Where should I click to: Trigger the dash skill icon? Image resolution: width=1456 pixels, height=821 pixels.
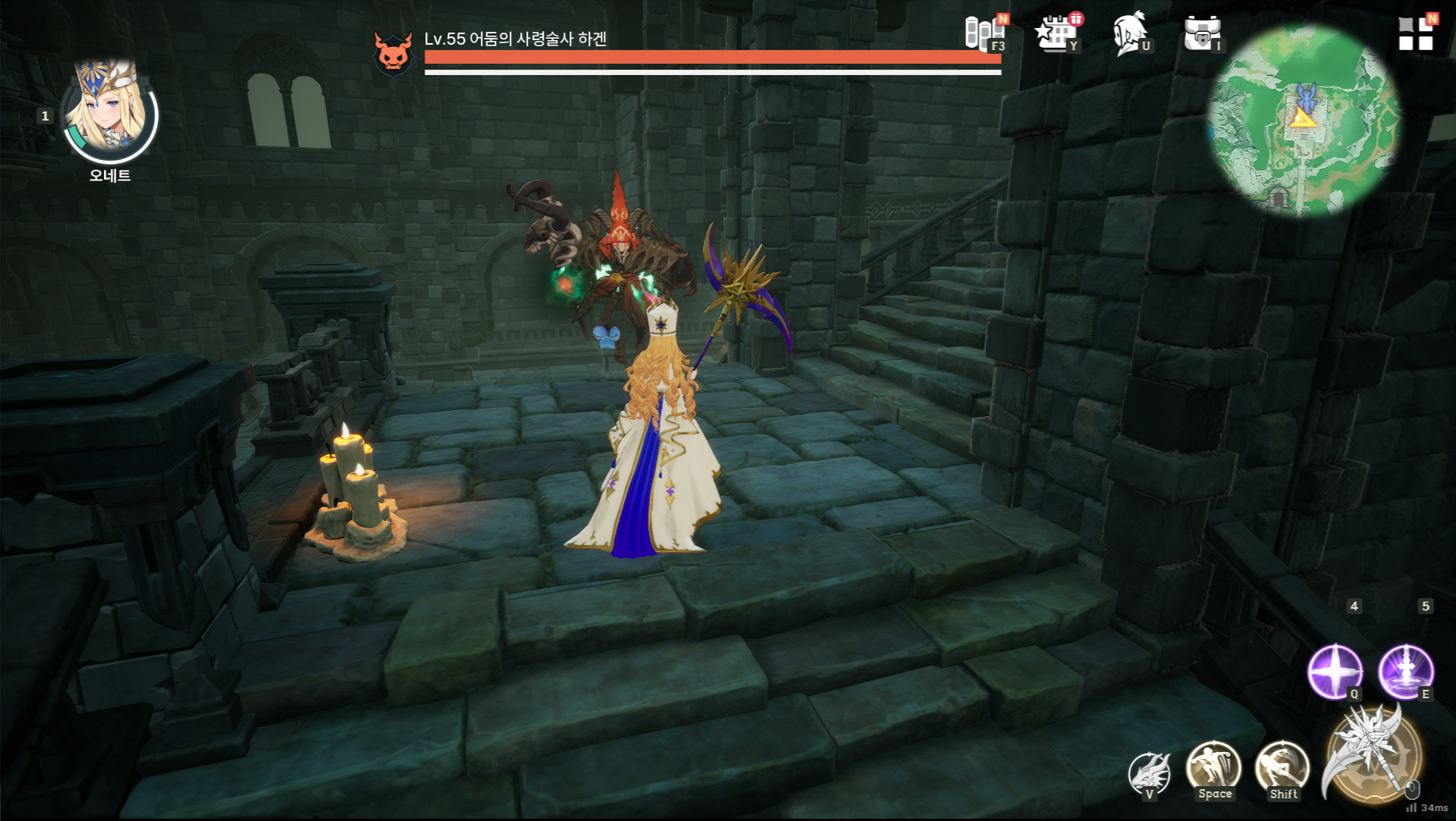point(1282,768)
